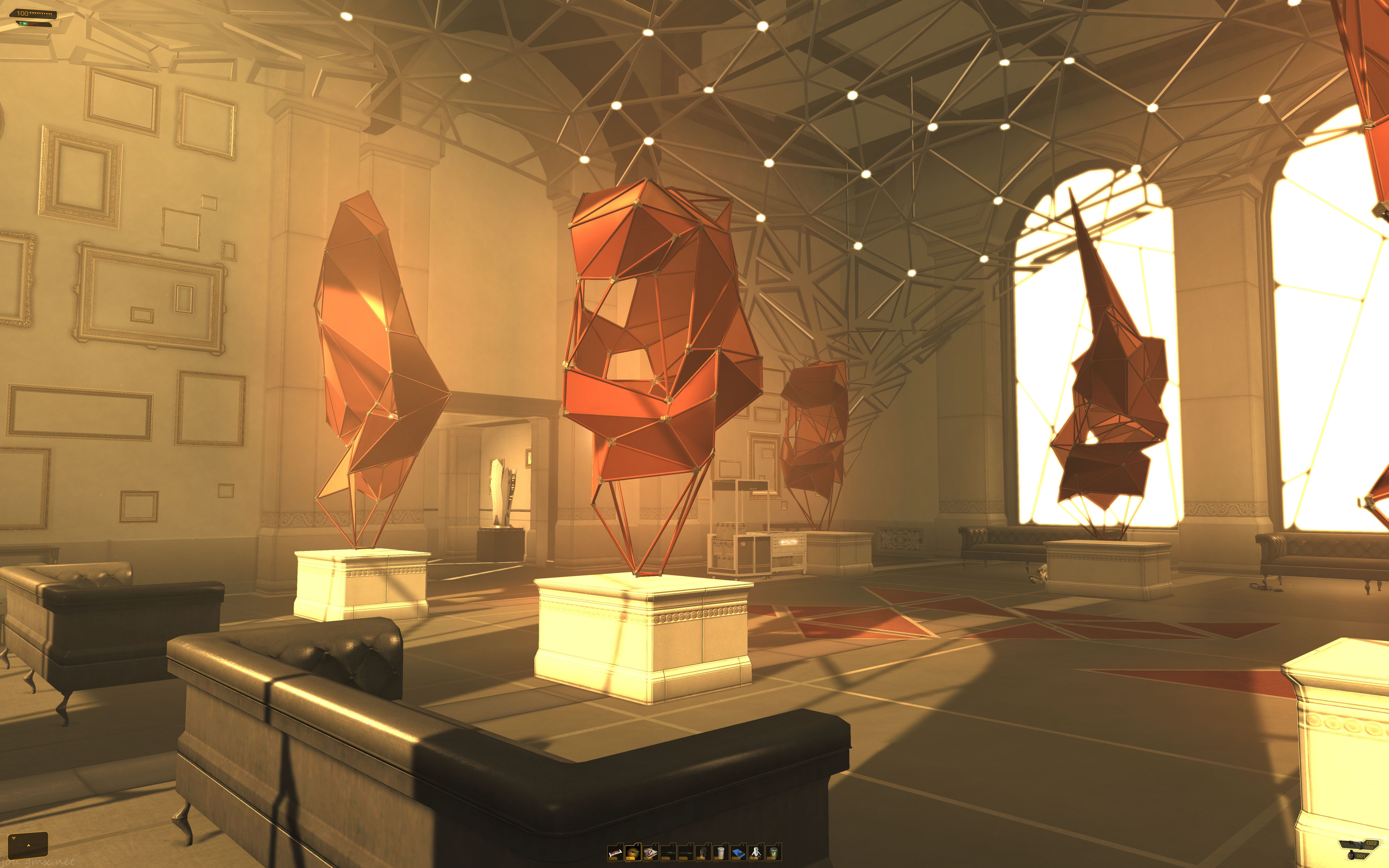Select the orange grenade in slot 6
1389x868 pixels.
tap(703, 853)
